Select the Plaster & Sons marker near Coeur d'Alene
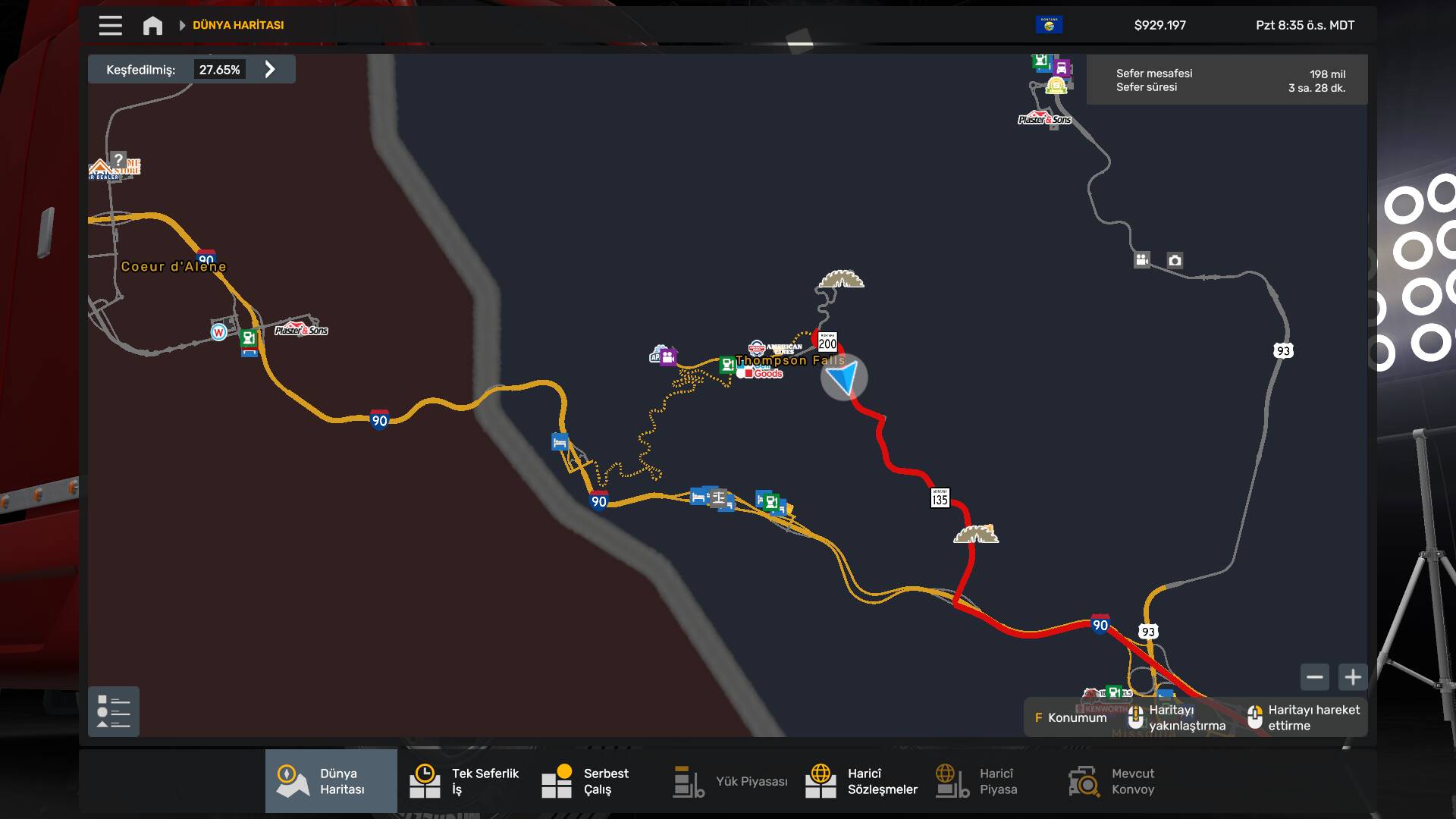 click(301, 330)
